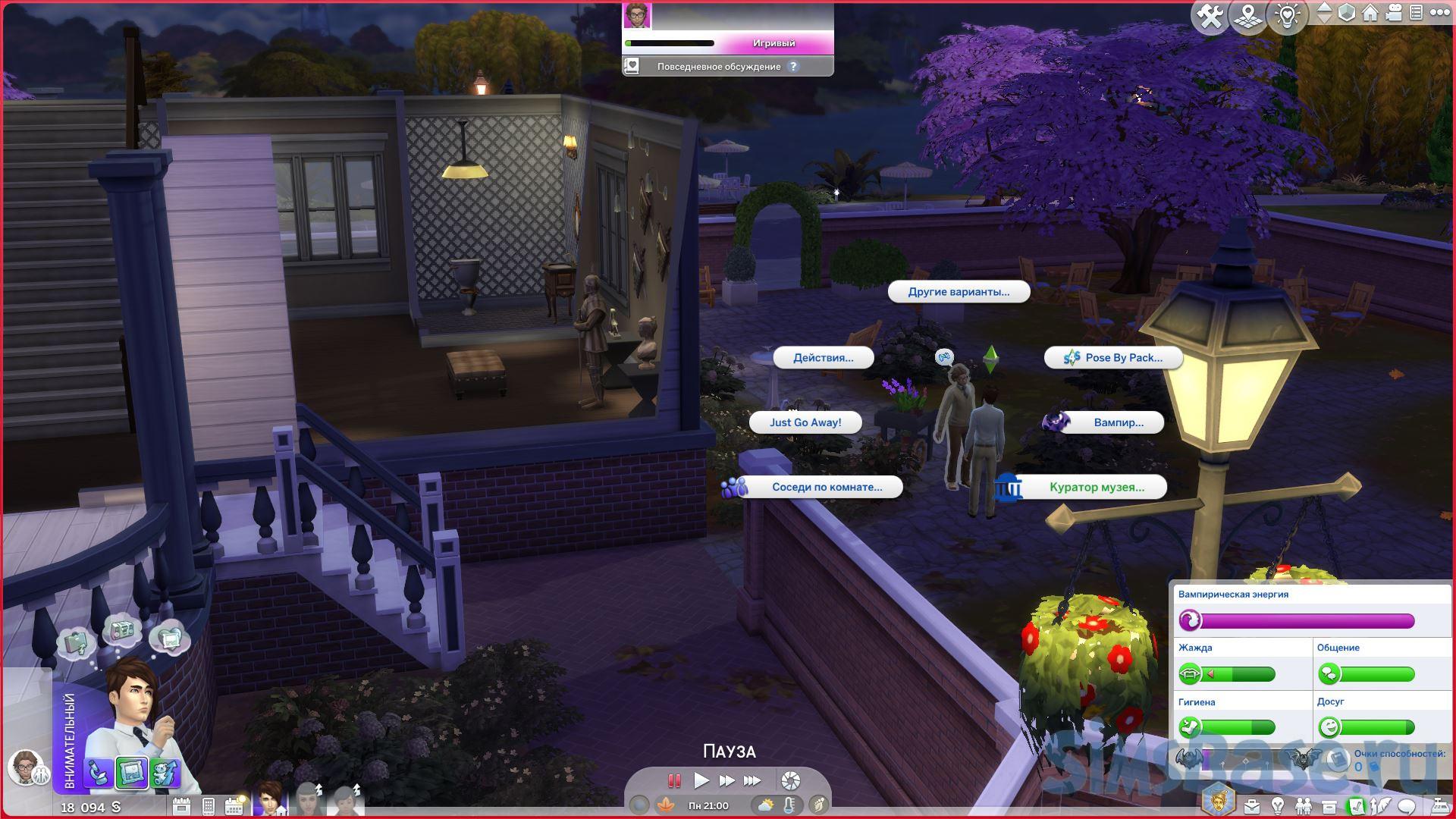This screenshot has height=819, width=1456.
Task: Click the help question mark beside "Повседневное обсуждение"
Action: pyautogui.click(x=793, y=67)
